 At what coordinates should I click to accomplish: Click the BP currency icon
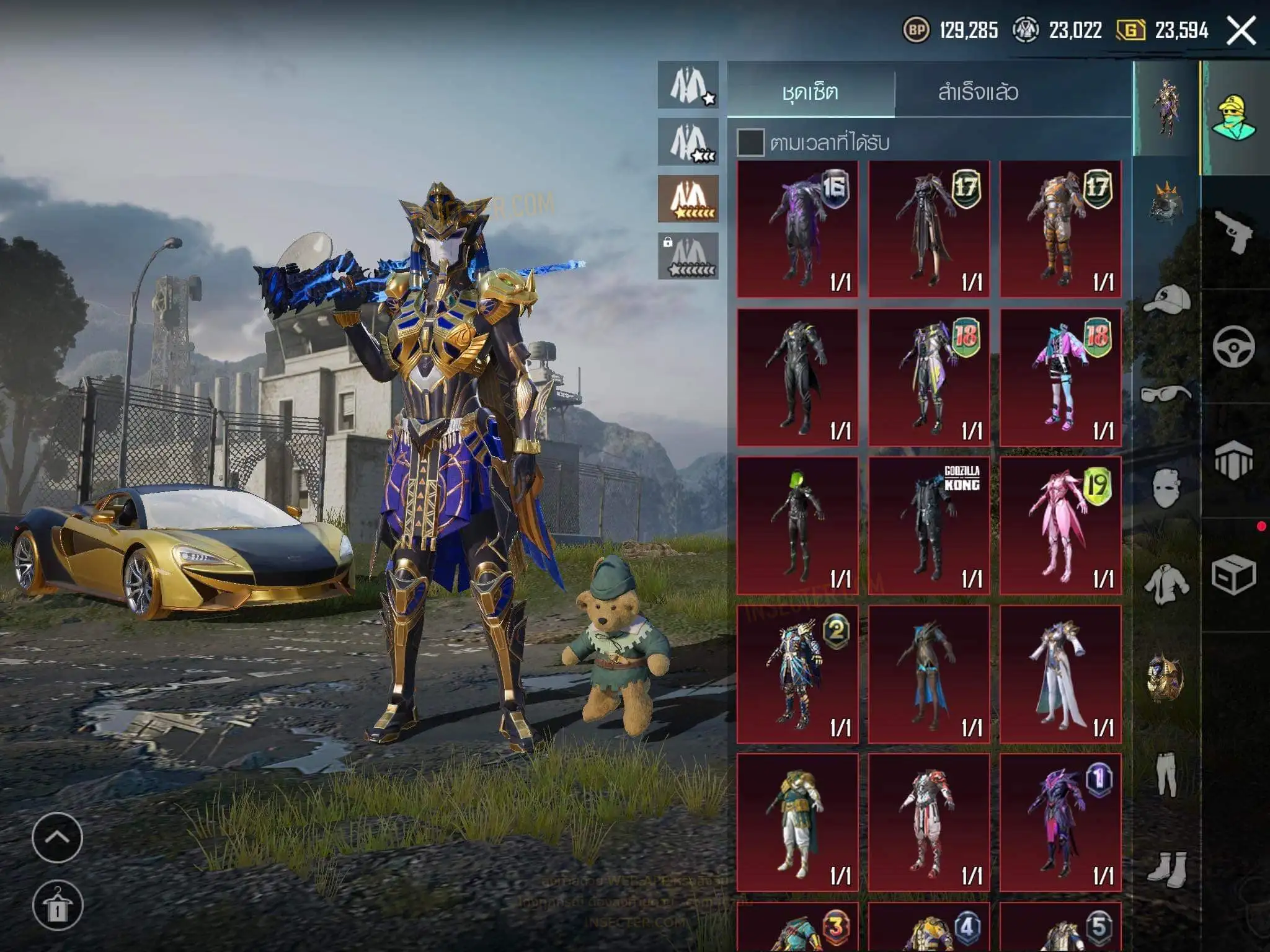tap(915, 30)
